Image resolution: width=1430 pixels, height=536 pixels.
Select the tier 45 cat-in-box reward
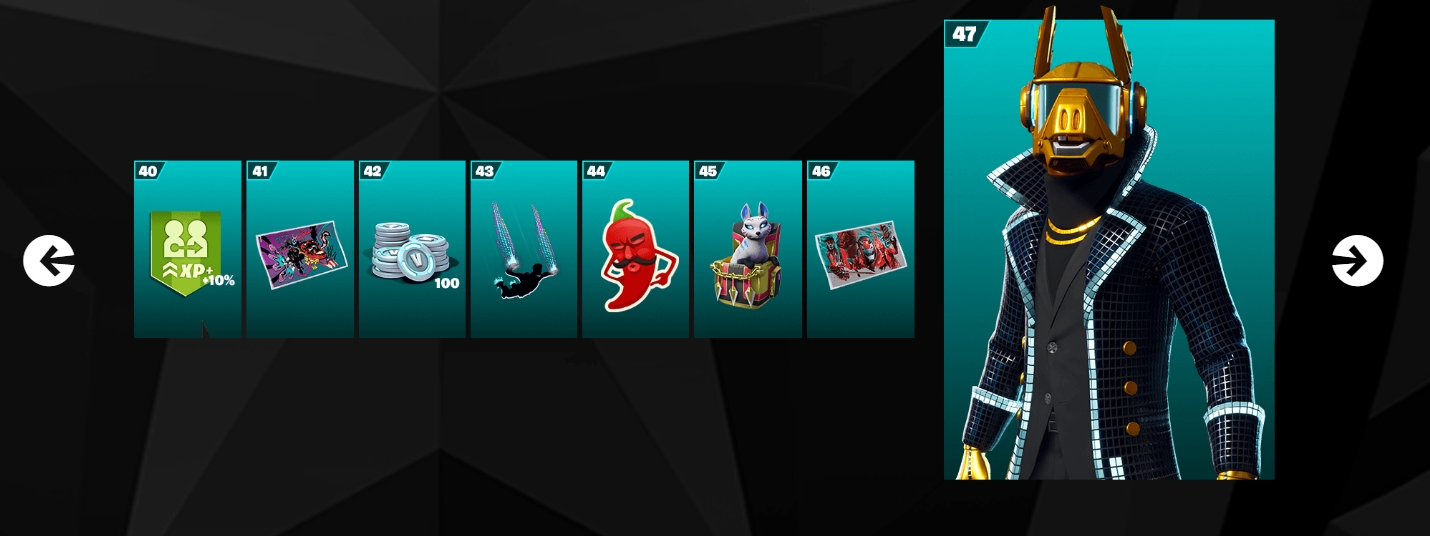(747, 250)
